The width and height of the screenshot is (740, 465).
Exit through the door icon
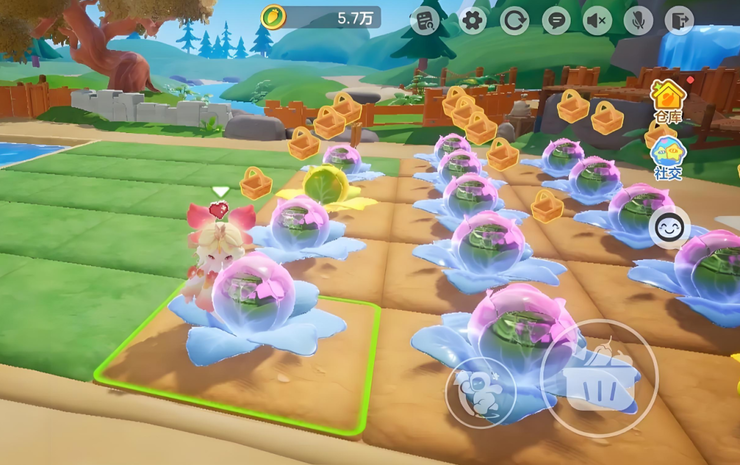click(680, 20)
